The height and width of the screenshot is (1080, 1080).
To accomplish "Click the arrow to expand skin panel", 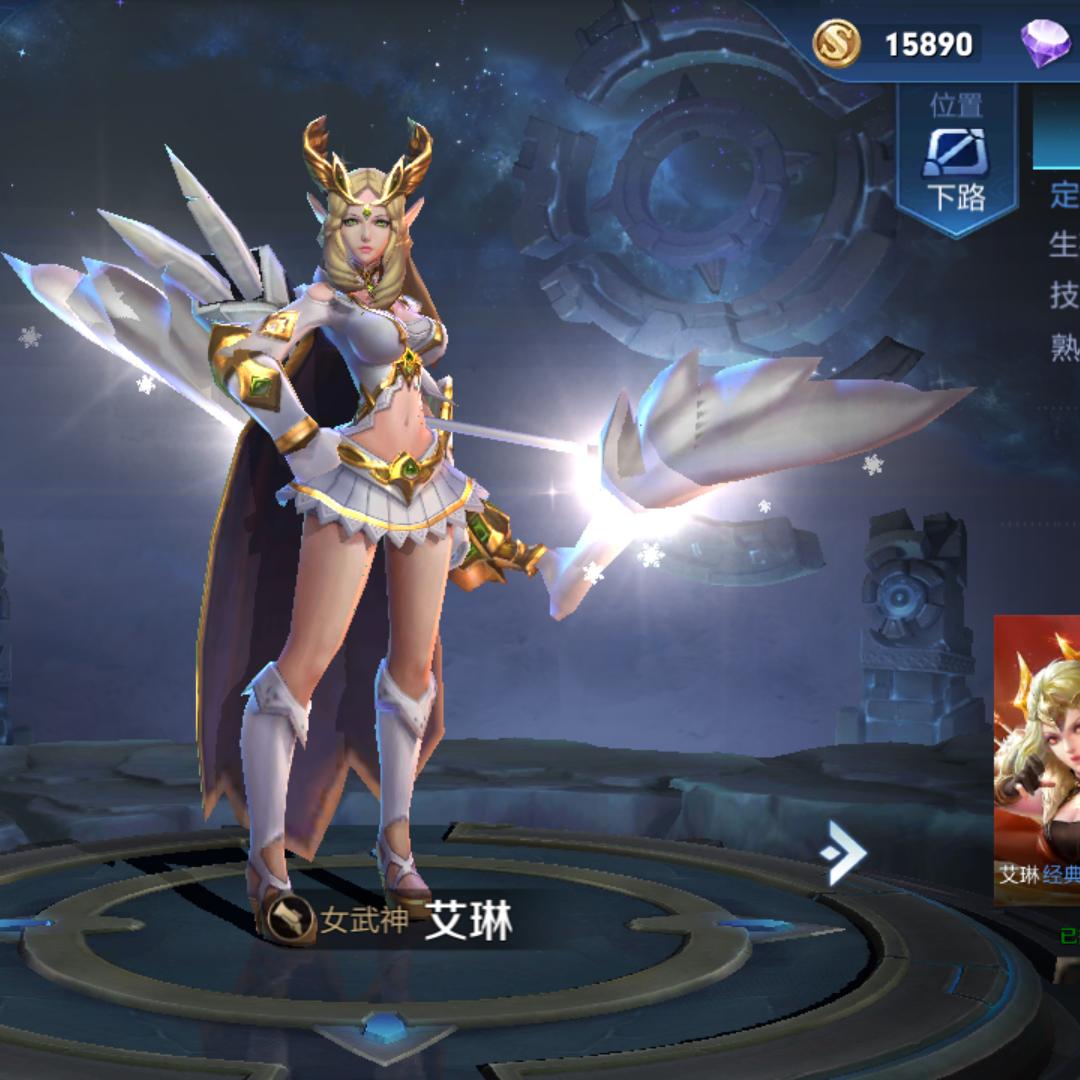I will click(x=842, y=853).
